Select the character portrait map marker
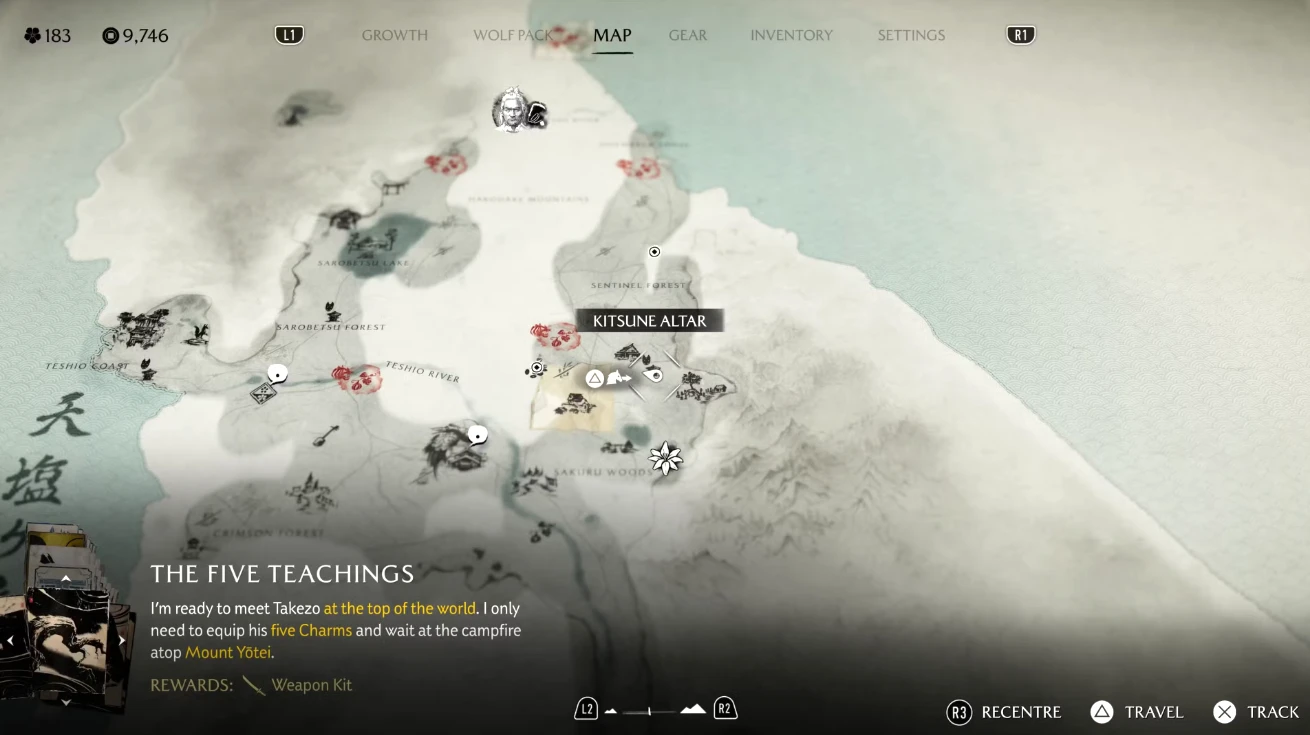The height and width of the screenshot is (735, 1310). [x=511, y=110]
